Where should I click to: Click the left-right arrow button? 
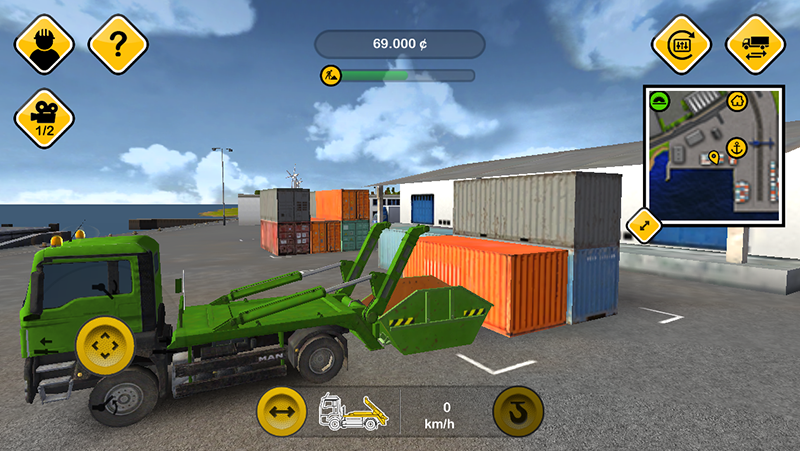[x=281, y=410]
